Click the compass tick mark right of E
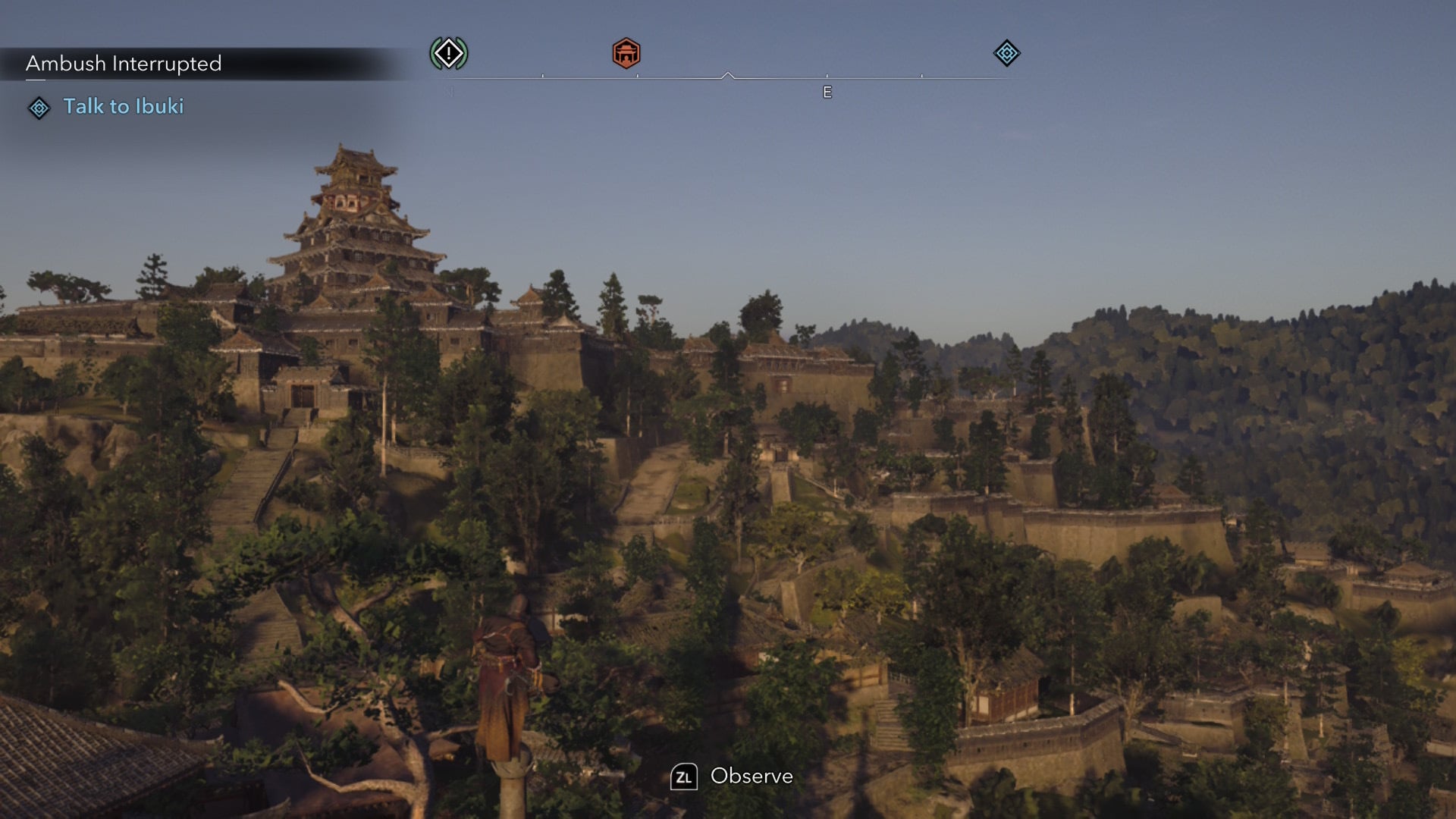Screen dimensions: 1456x819 coord(922,76)
